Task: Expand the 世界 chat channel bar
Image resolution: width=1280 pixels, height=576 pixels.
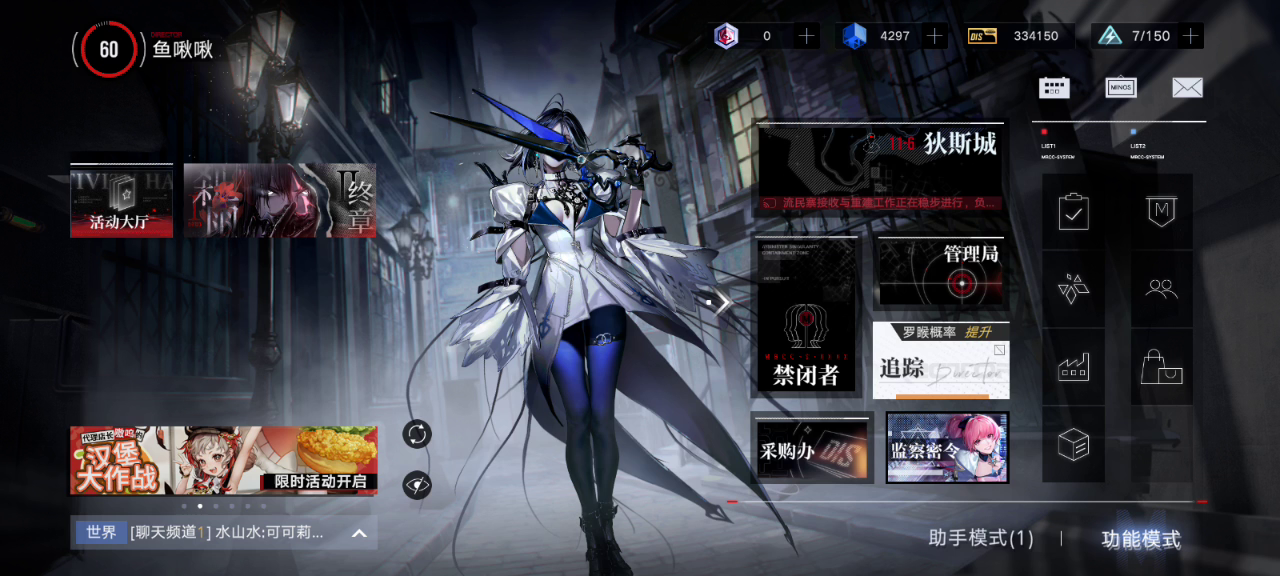Action: pyautogui.click(x=359, y=533)
